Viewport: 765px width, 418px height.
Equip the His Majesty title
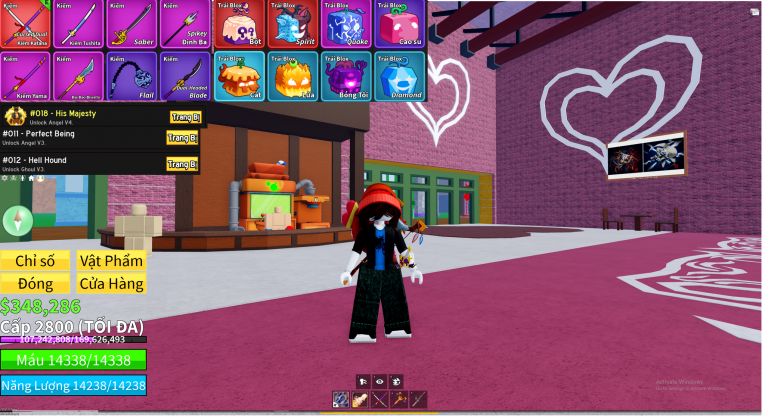183,117
